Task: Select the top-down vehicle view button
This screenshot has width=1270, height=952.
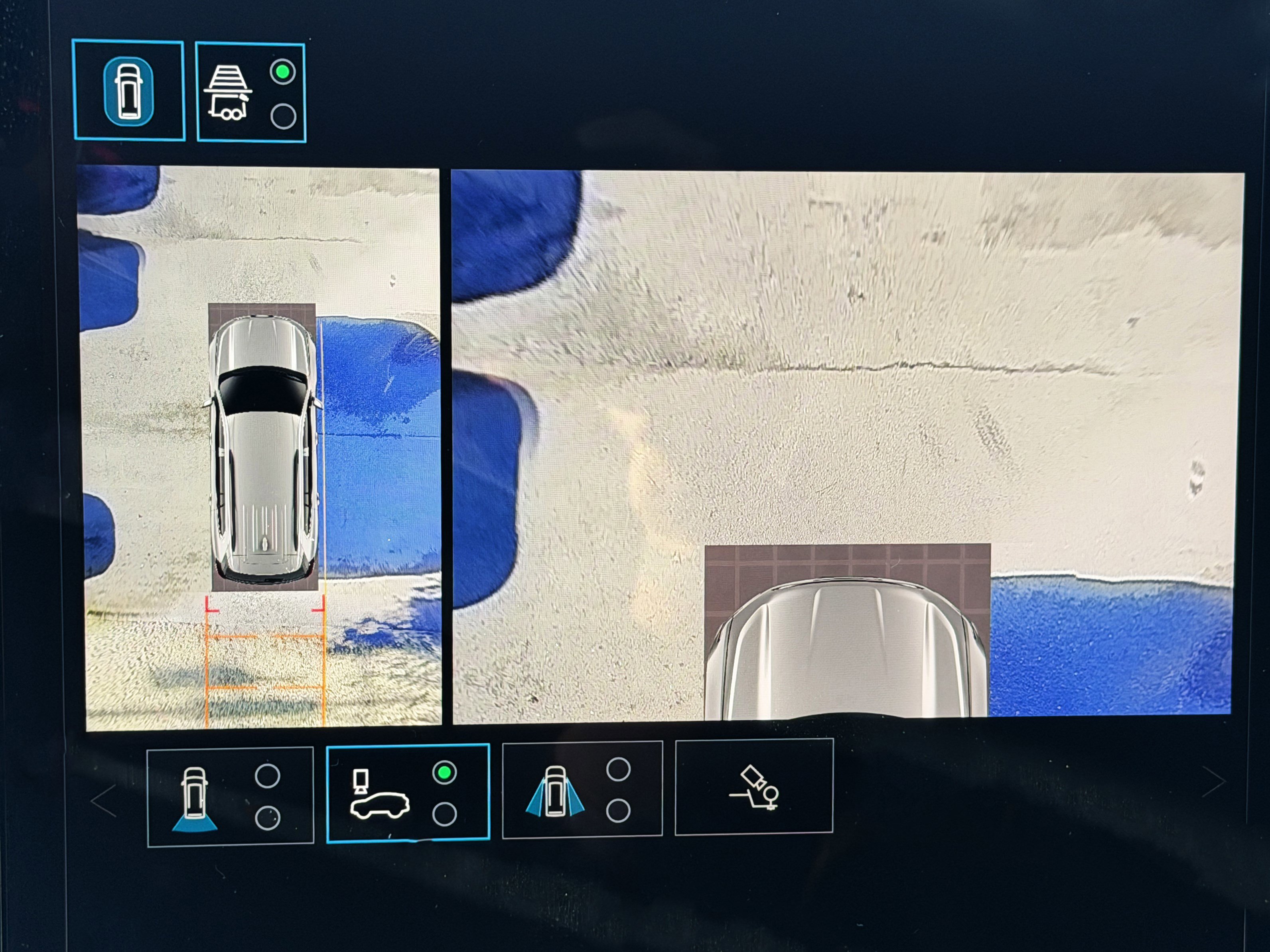Action: pos(128,90)
